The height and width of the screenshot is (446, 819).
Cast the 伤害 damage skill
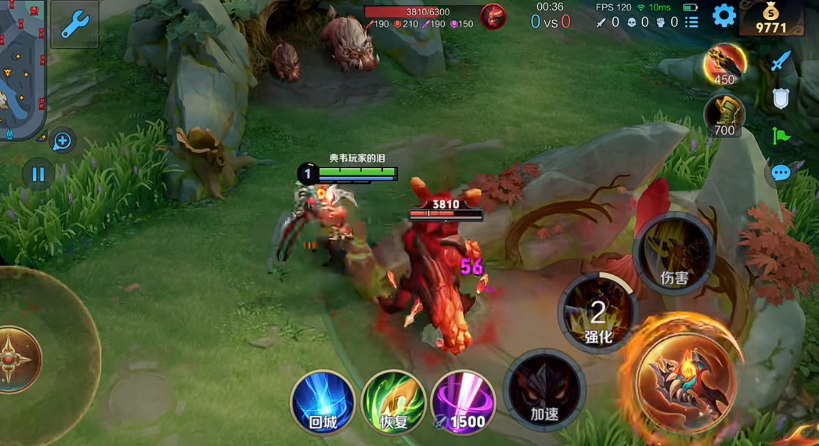674,253
